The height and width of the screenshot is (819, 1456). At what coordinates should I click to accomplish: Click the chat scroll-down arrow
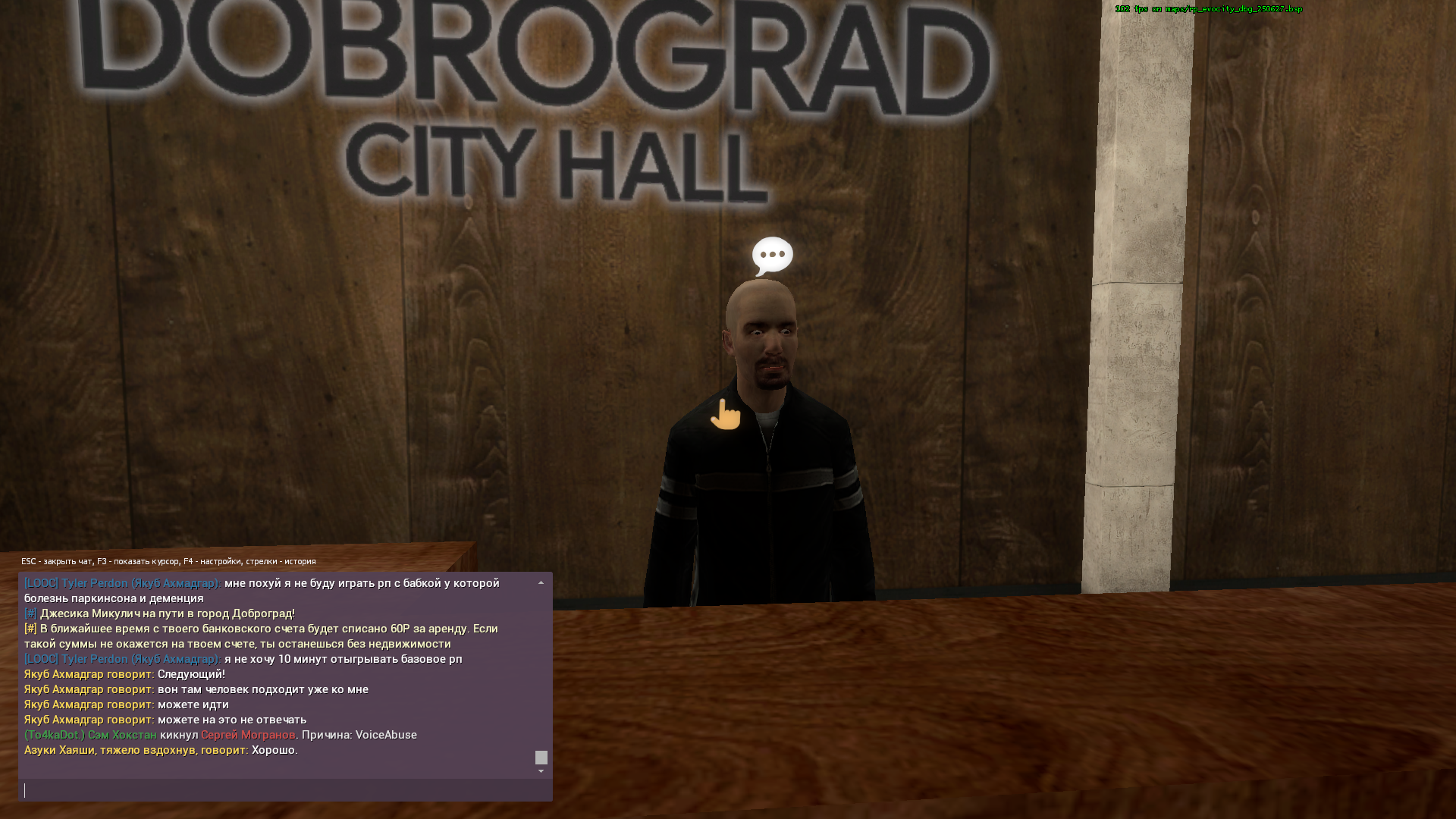tap(541, 770)
